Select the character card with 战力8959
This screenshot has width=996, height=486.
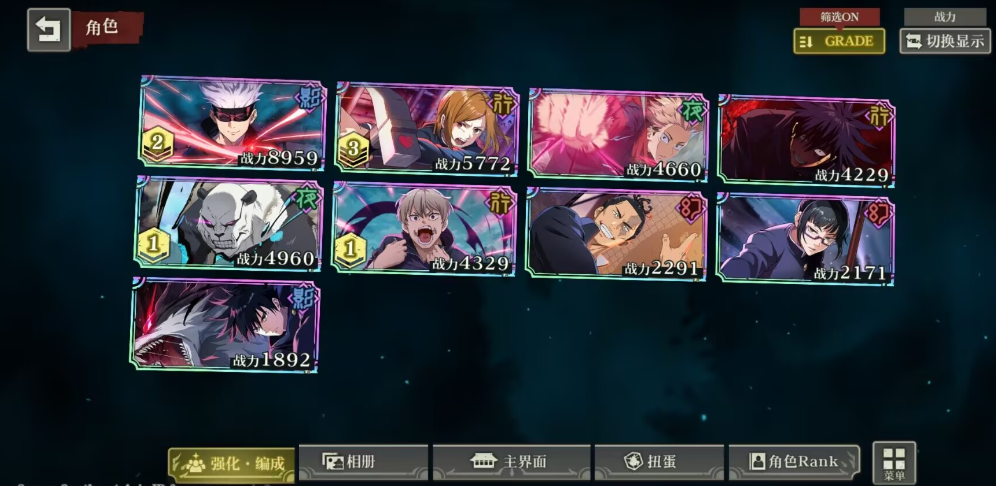(232, 125)
